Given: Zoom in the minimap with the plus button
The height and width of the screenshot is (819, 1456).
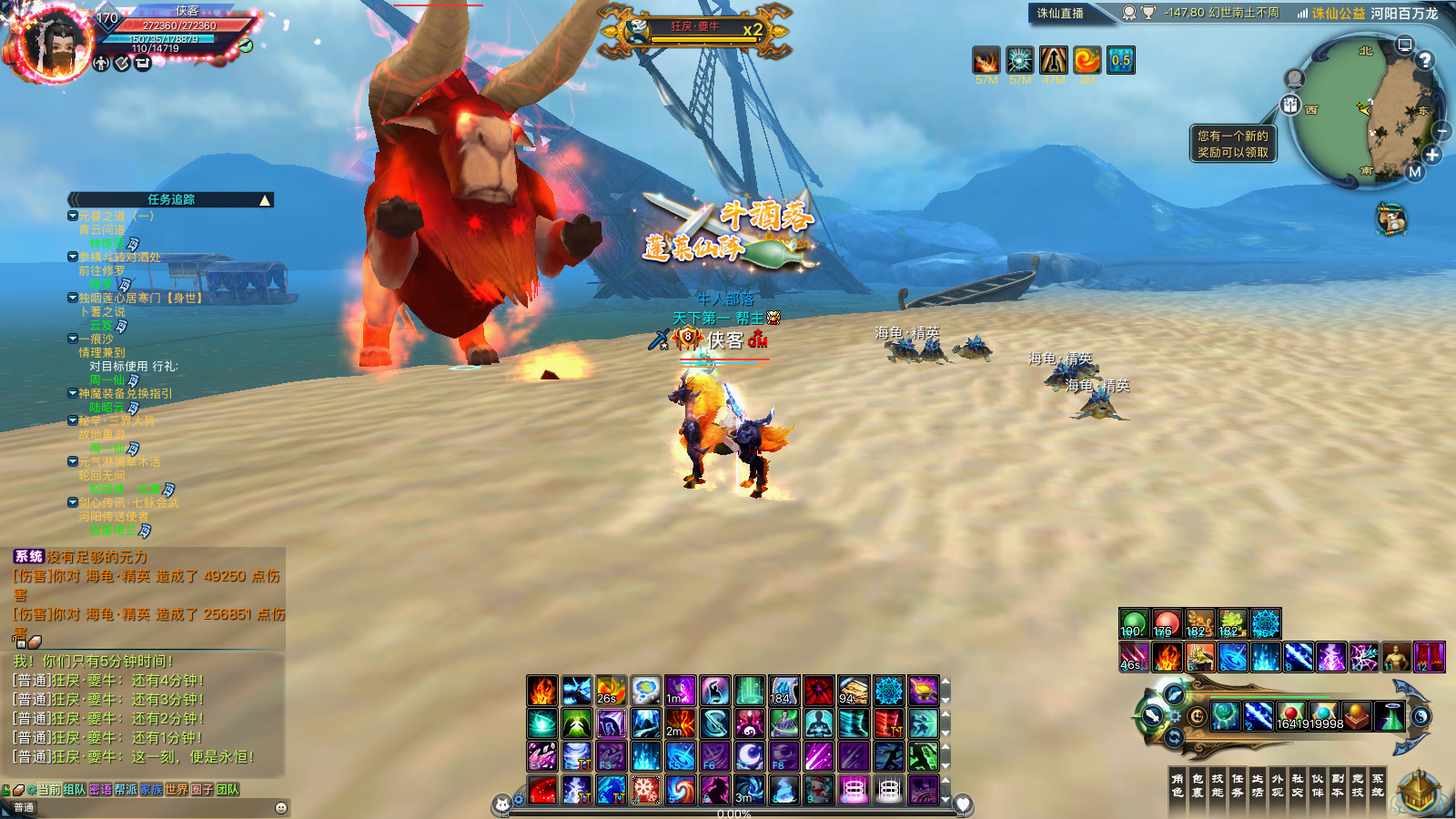Looking at the screenshot, I should pos(1432,155).
